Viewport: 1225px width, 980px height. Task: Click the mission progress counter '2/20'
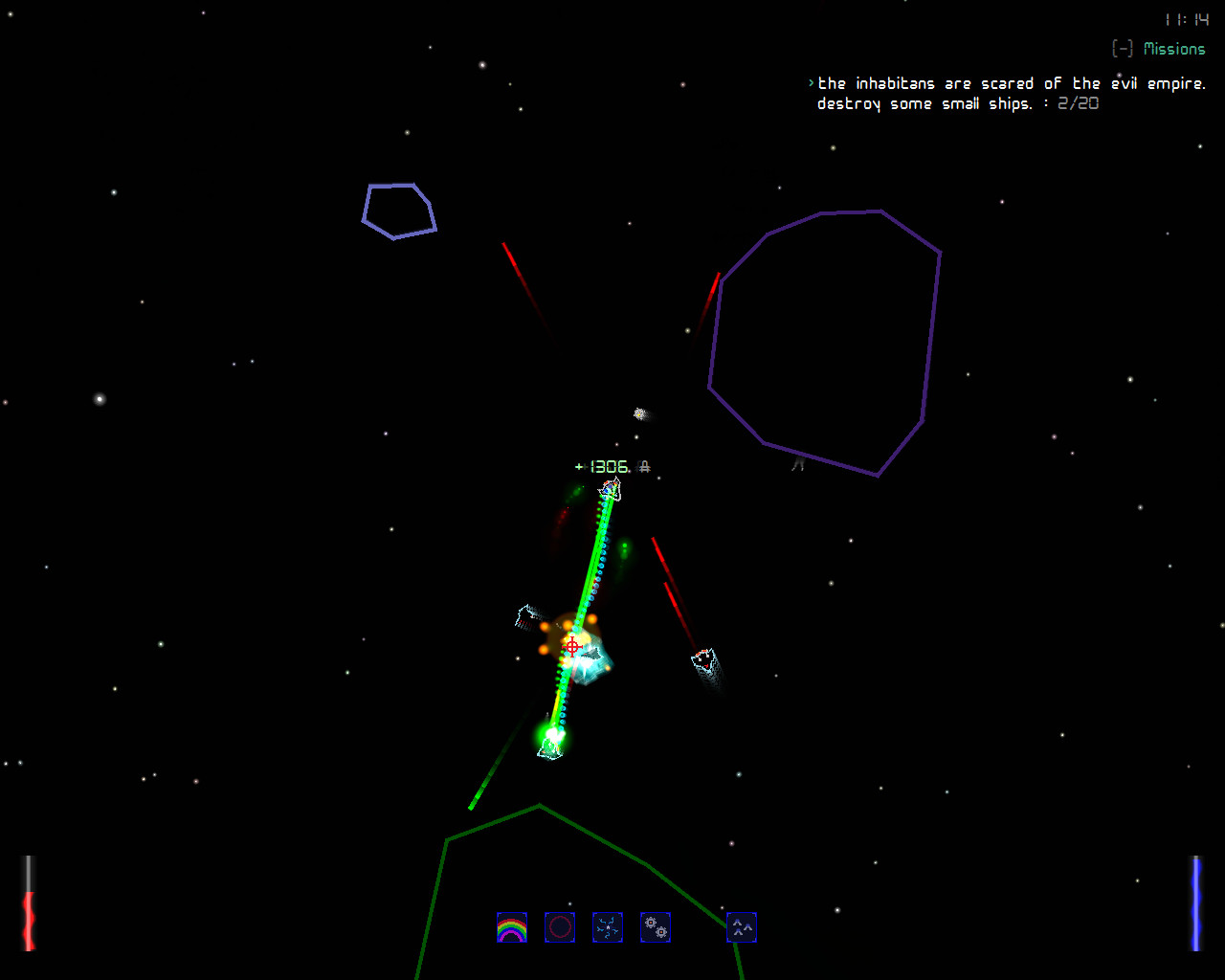pyautogui.click(x=1077, y=103)
